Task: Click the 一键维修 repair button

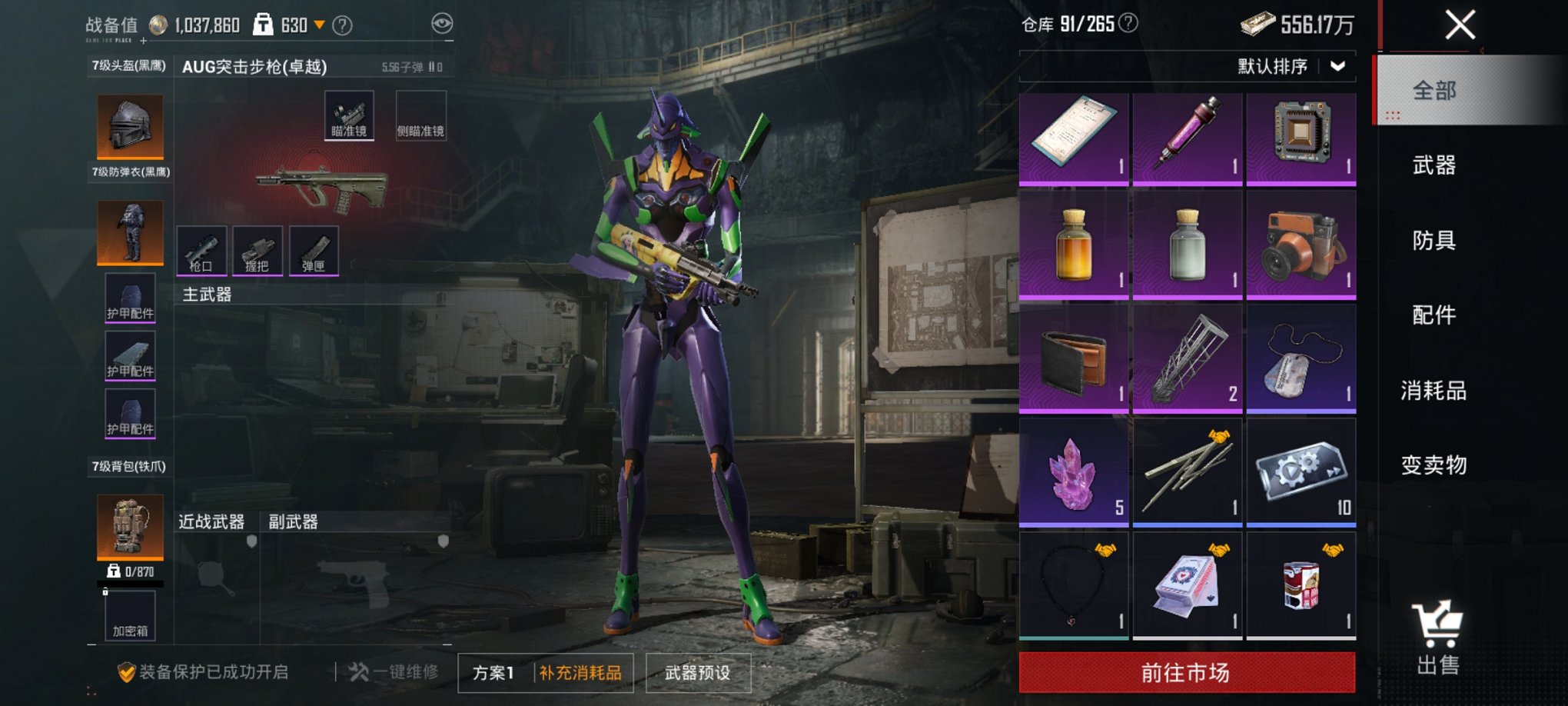Action: pyautogui.click(x=394, y=672)
